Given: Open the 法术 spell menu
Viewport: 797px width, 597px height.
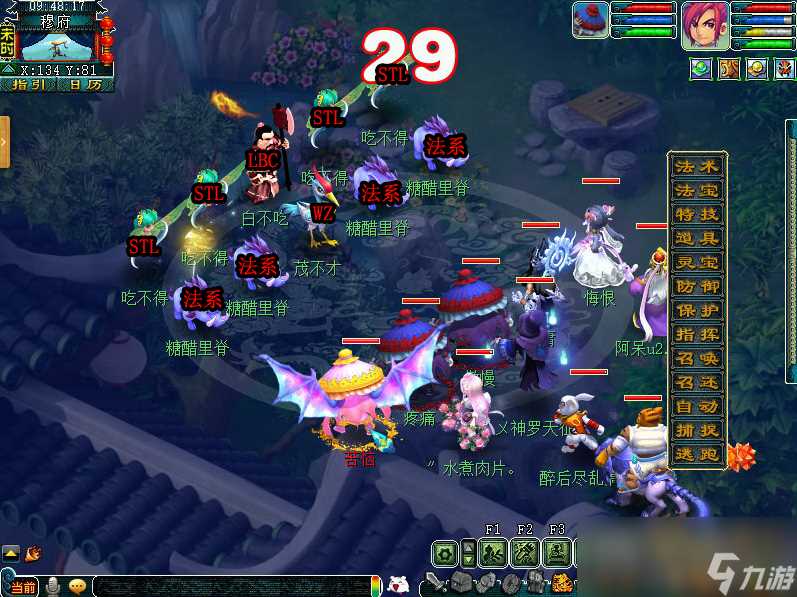Looking at the screenshot, I should [x=697, y=166].
